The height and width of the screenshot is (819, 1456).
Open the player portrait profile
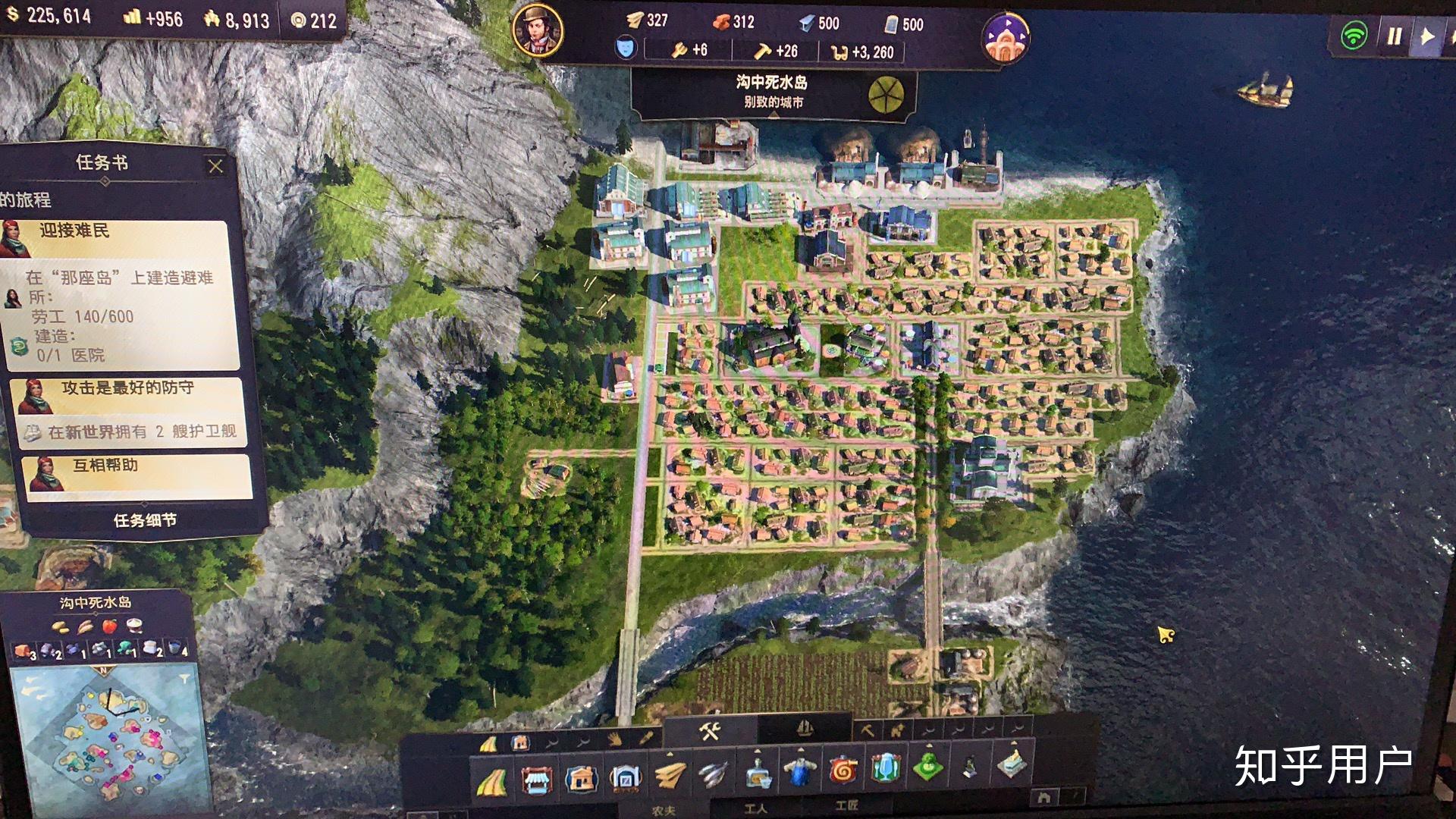click(537, 30)
